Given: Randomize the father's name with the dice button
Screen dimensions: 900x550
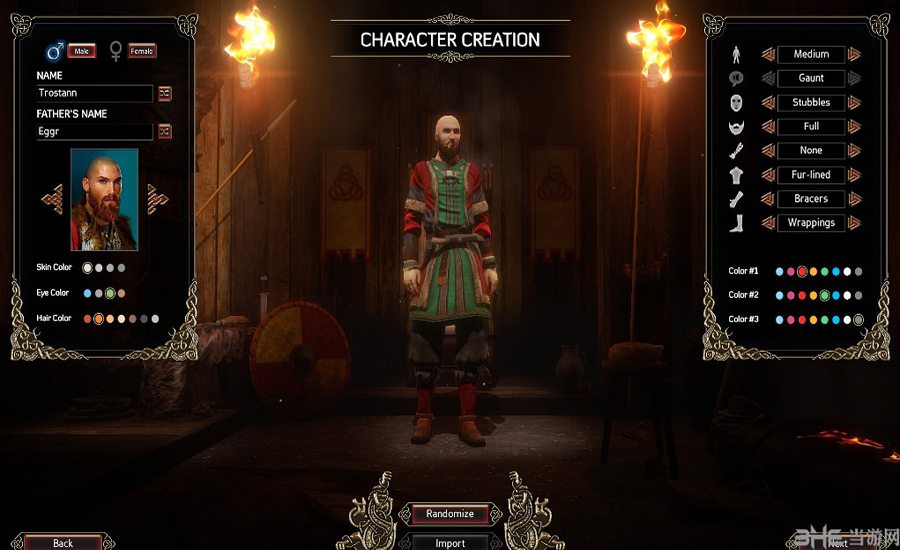Looking at the screenshot, I should click(x=165, y=131).
